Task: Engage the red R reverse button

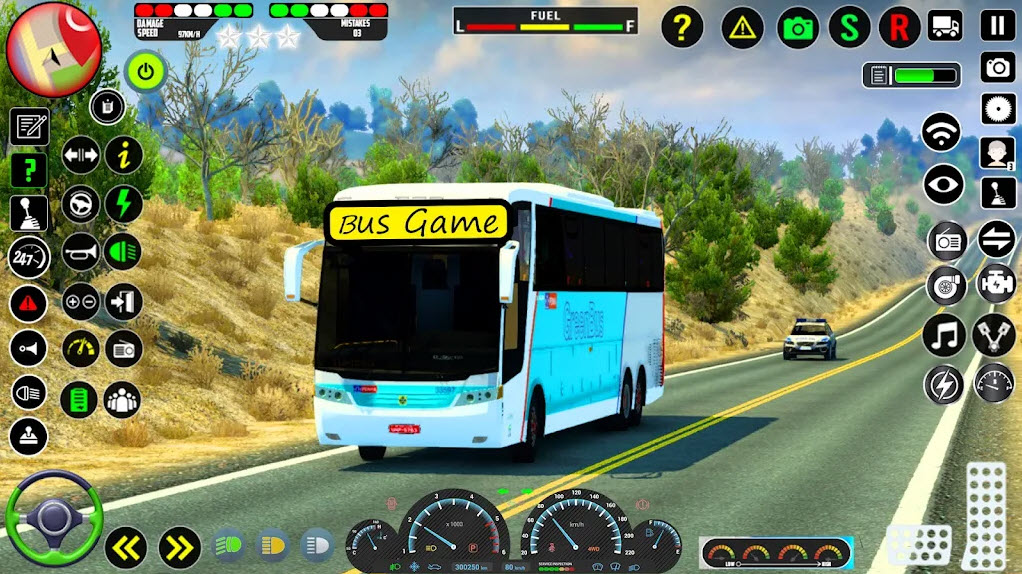Action: point(899,27)
